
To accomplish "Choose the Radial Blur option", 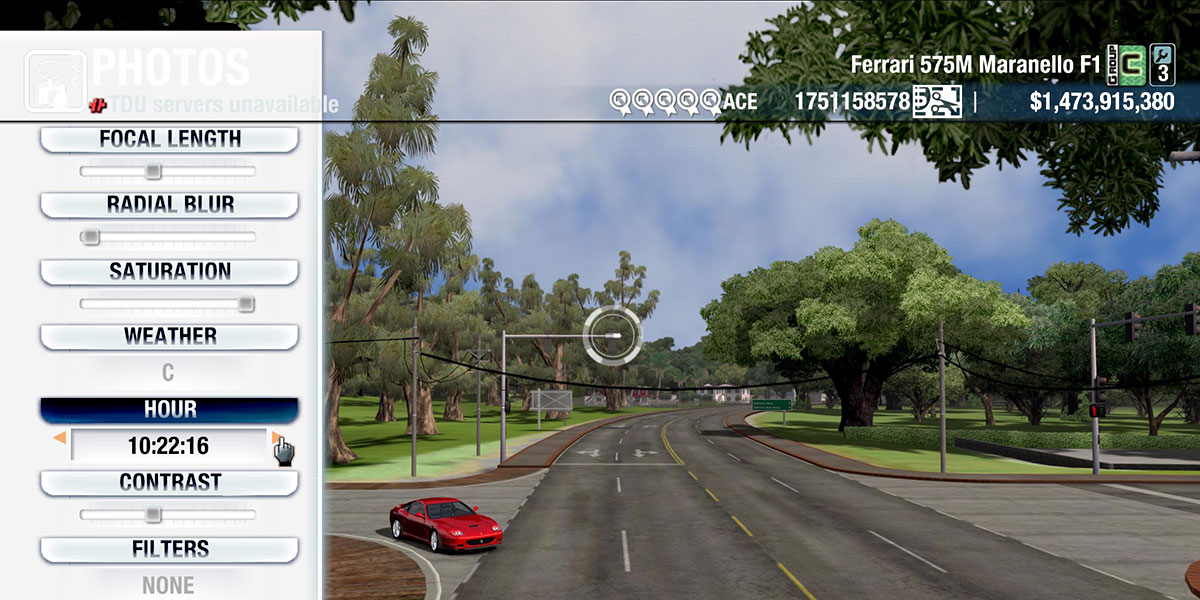I will (x=169, y=204).
